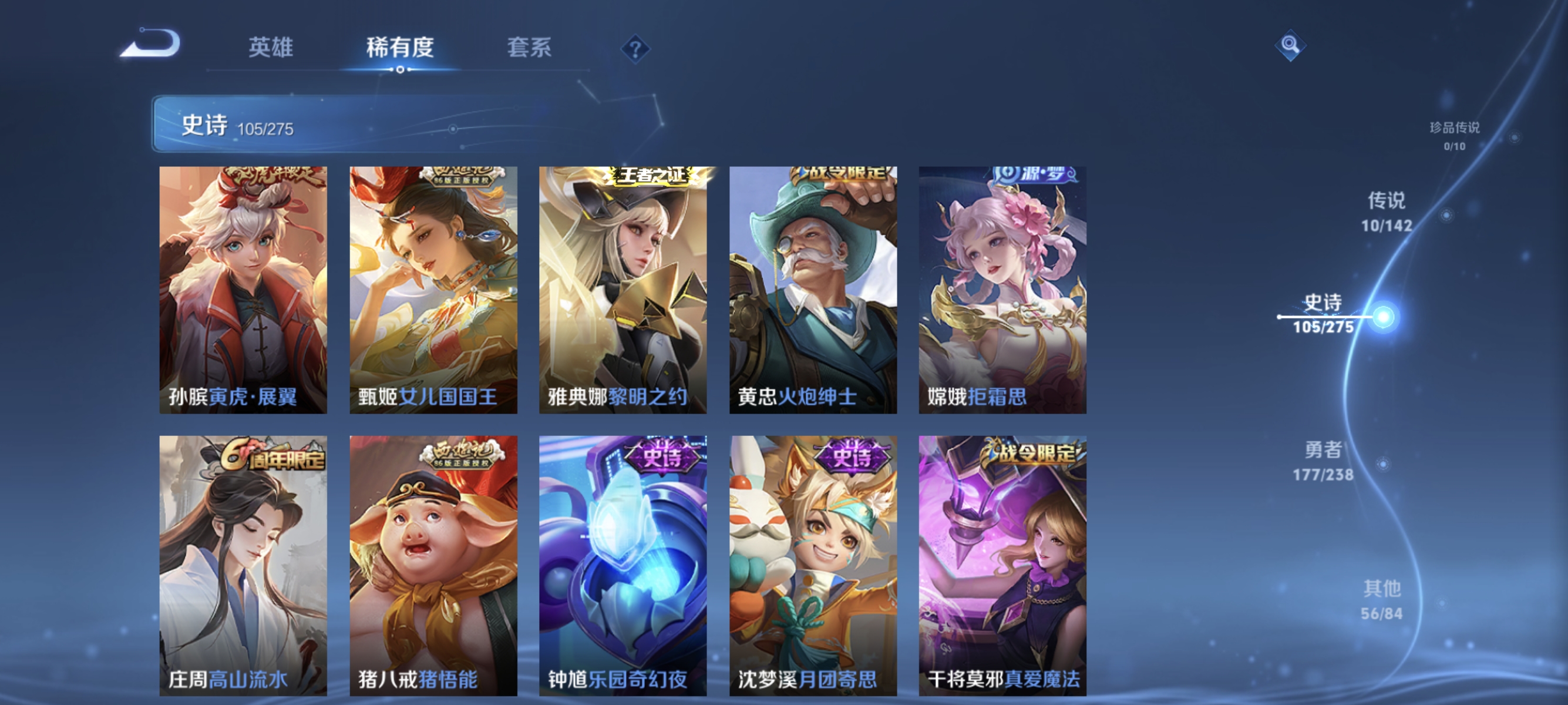The height and width of the screenshot is (705, 1568).
Task: Switch to the 英雄 tab
Action: [x=270, y=48]
